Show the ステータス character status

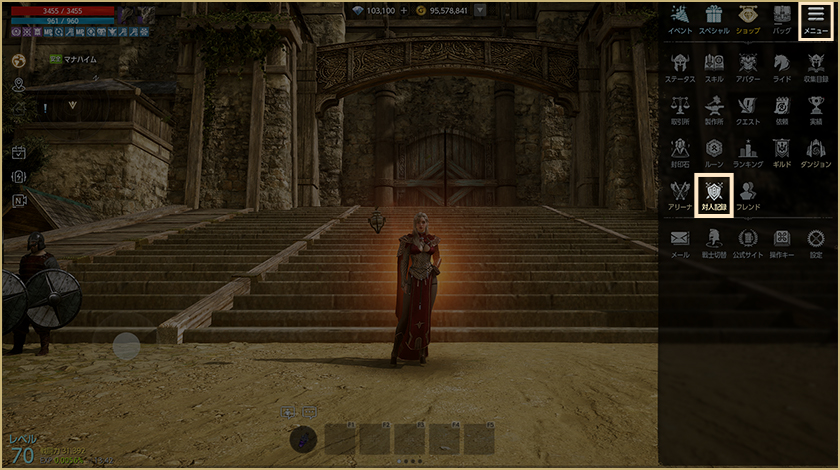(680, 66)
